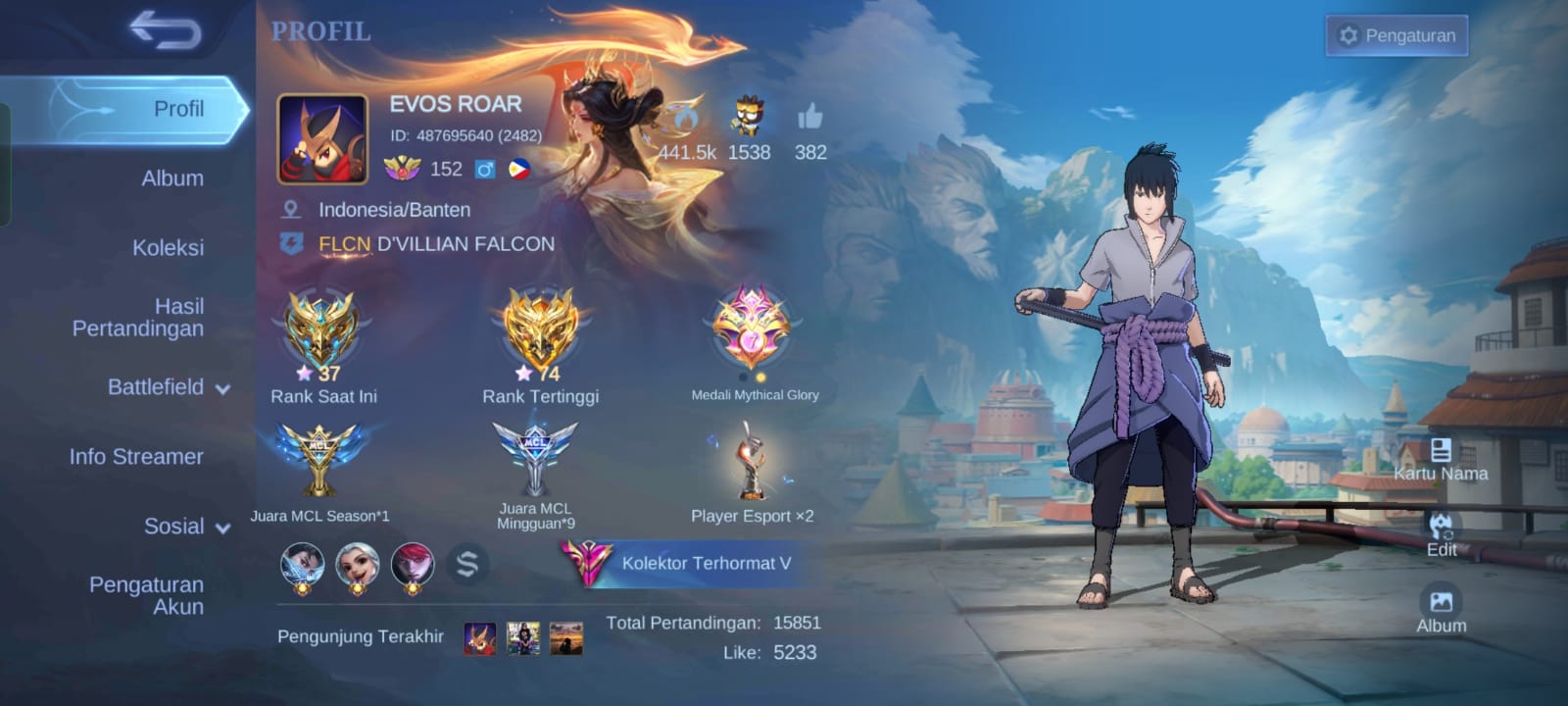Switch to the Profil tab
The height and width of the screenshot is (706, 1568).
(177, 109)
